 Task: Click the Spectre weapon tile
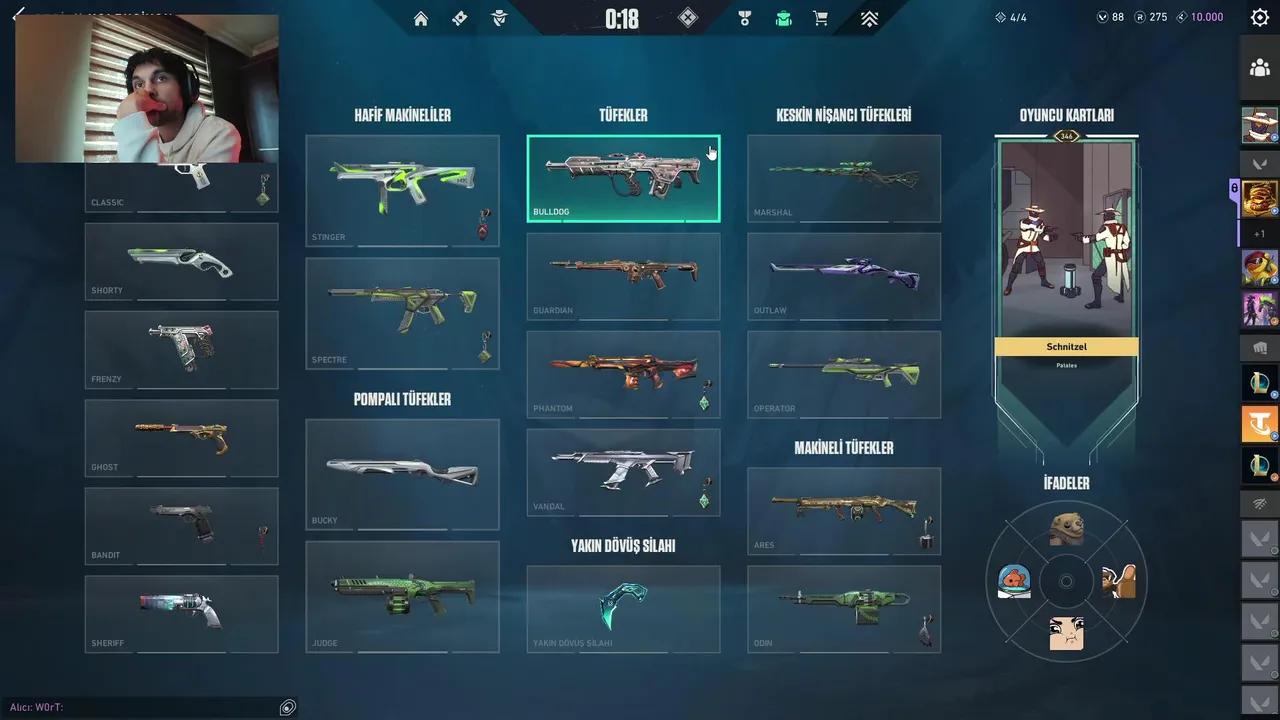point(402,313)
